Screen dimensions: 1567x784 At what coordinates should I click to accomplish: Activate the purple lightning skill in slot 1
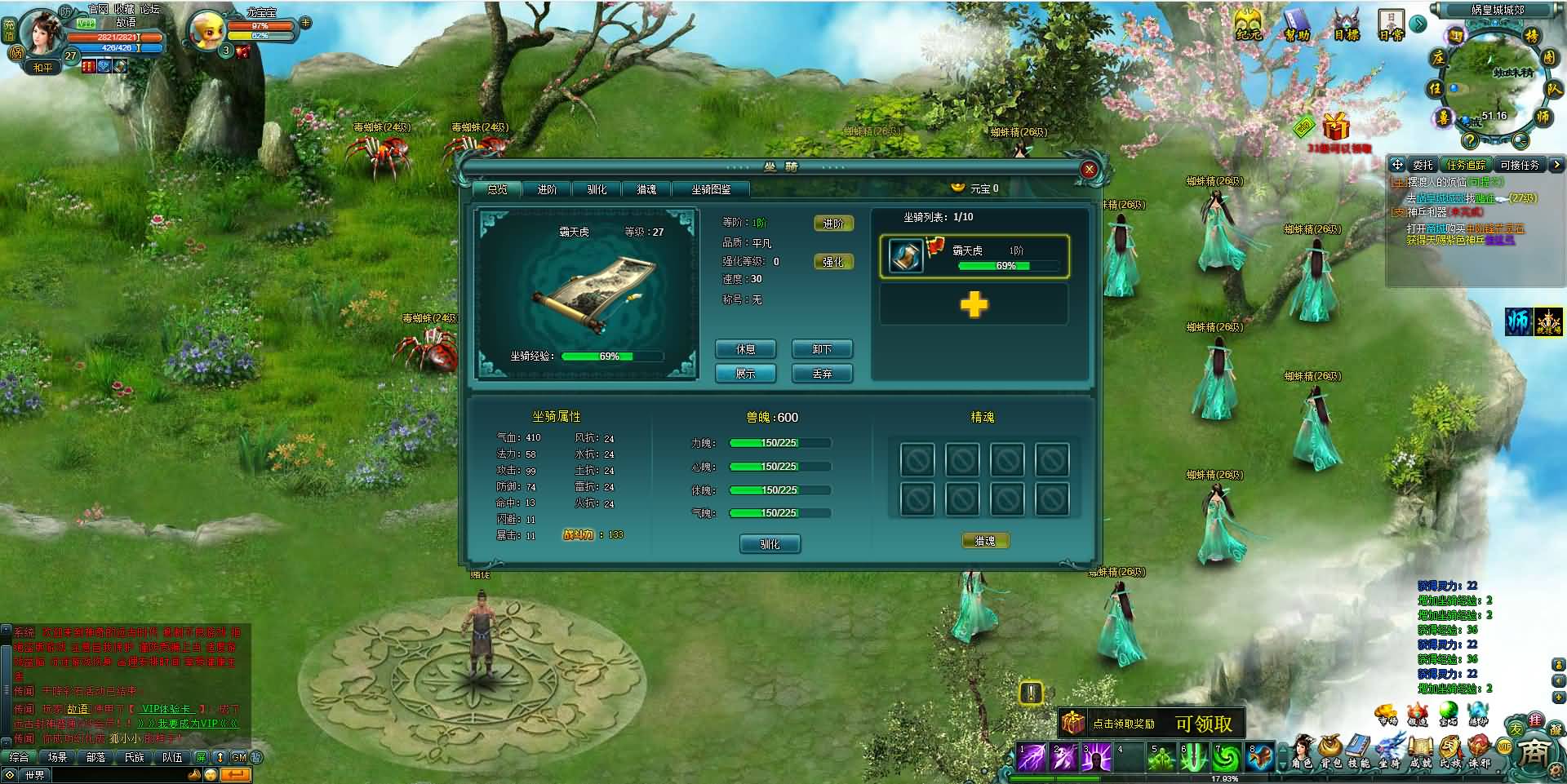tap(1032, 758)
